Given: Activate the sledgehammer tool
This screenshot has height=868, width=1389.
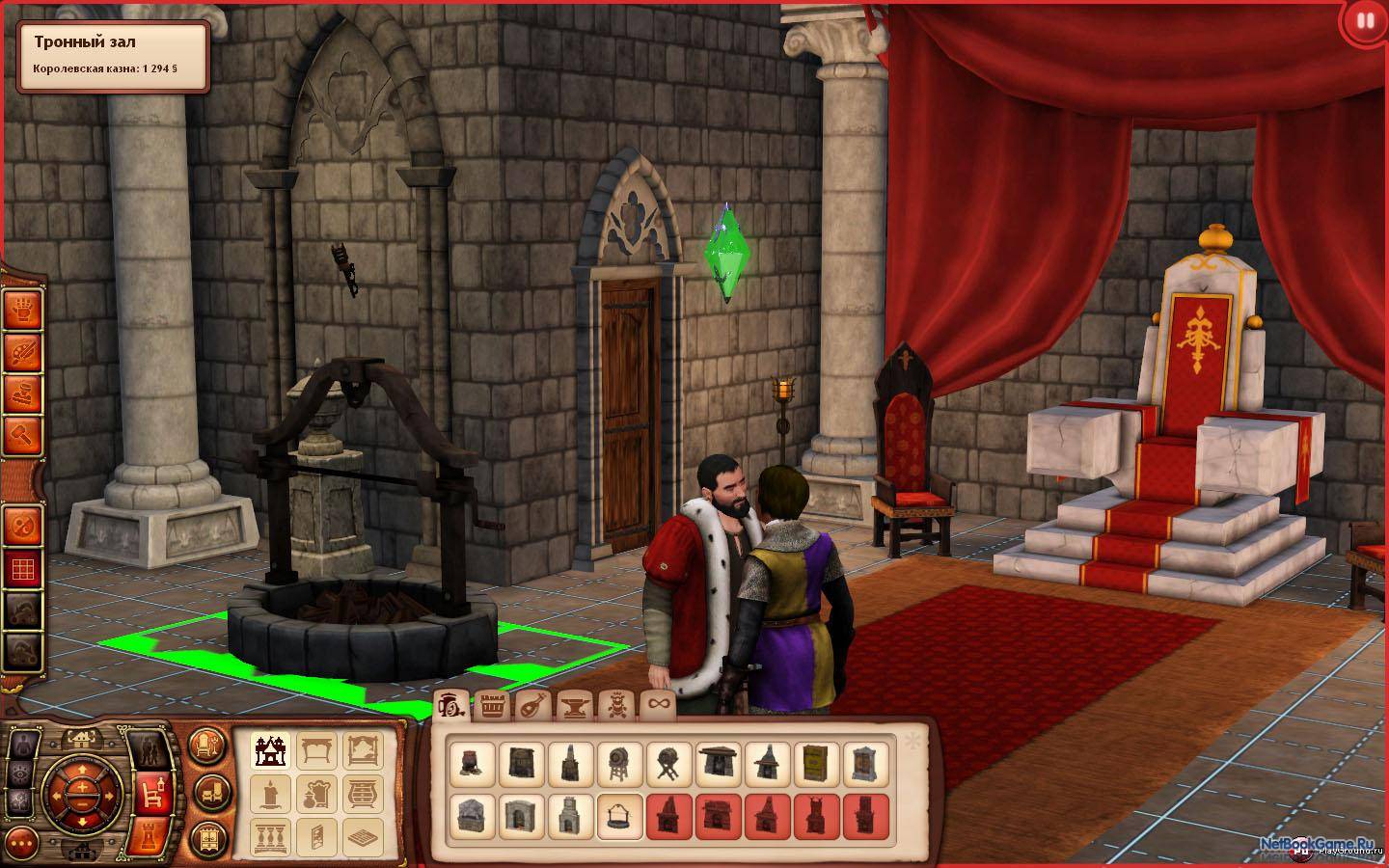Looking at the screenshot, I should [23, 437].
